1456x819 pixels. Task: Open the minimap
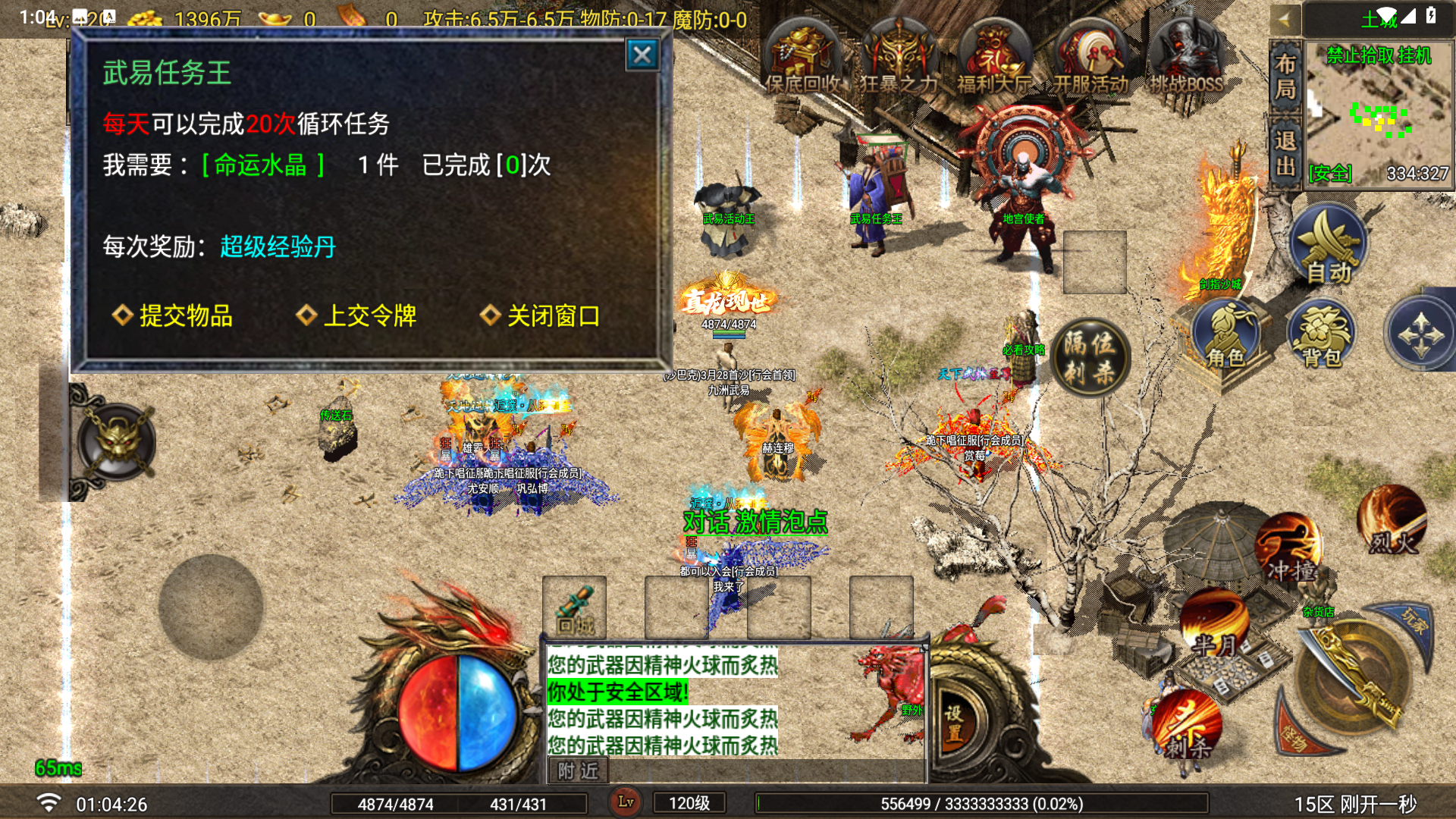[x=1377, y=114]
